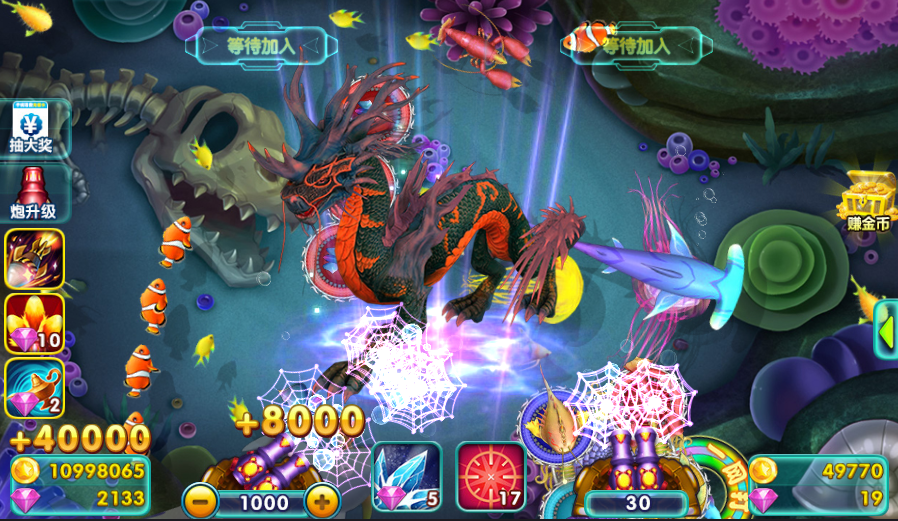Expand the green arrow side panel
This screenshot has height=521, width=898.
(886, 329)
